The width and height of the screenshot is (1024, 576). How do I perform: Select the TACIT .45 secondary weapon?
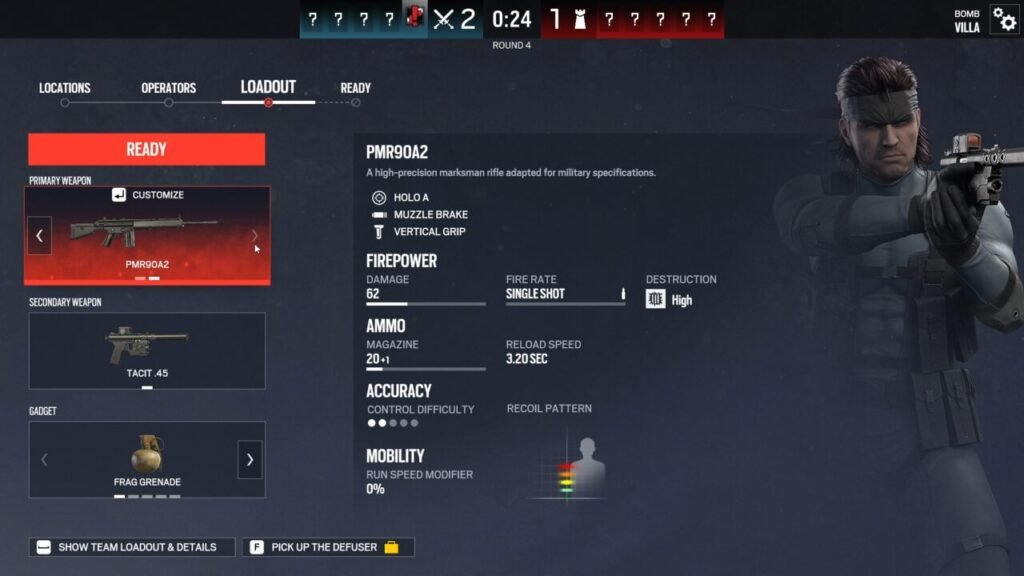[x=147, y=350]
